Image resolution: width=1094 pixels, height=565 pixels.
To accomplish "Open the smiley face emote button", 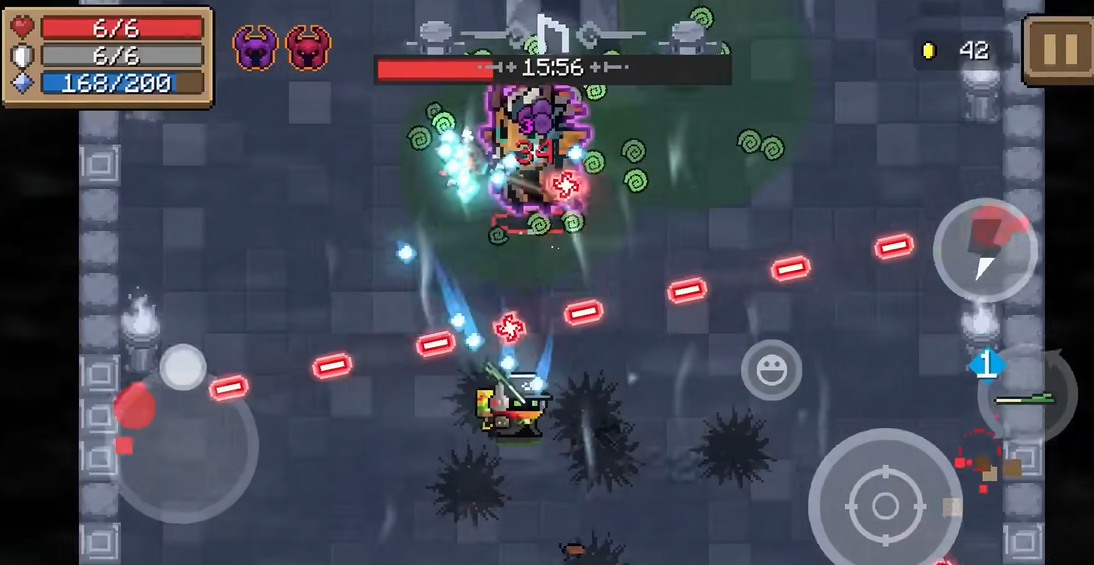I will [771, 371].
